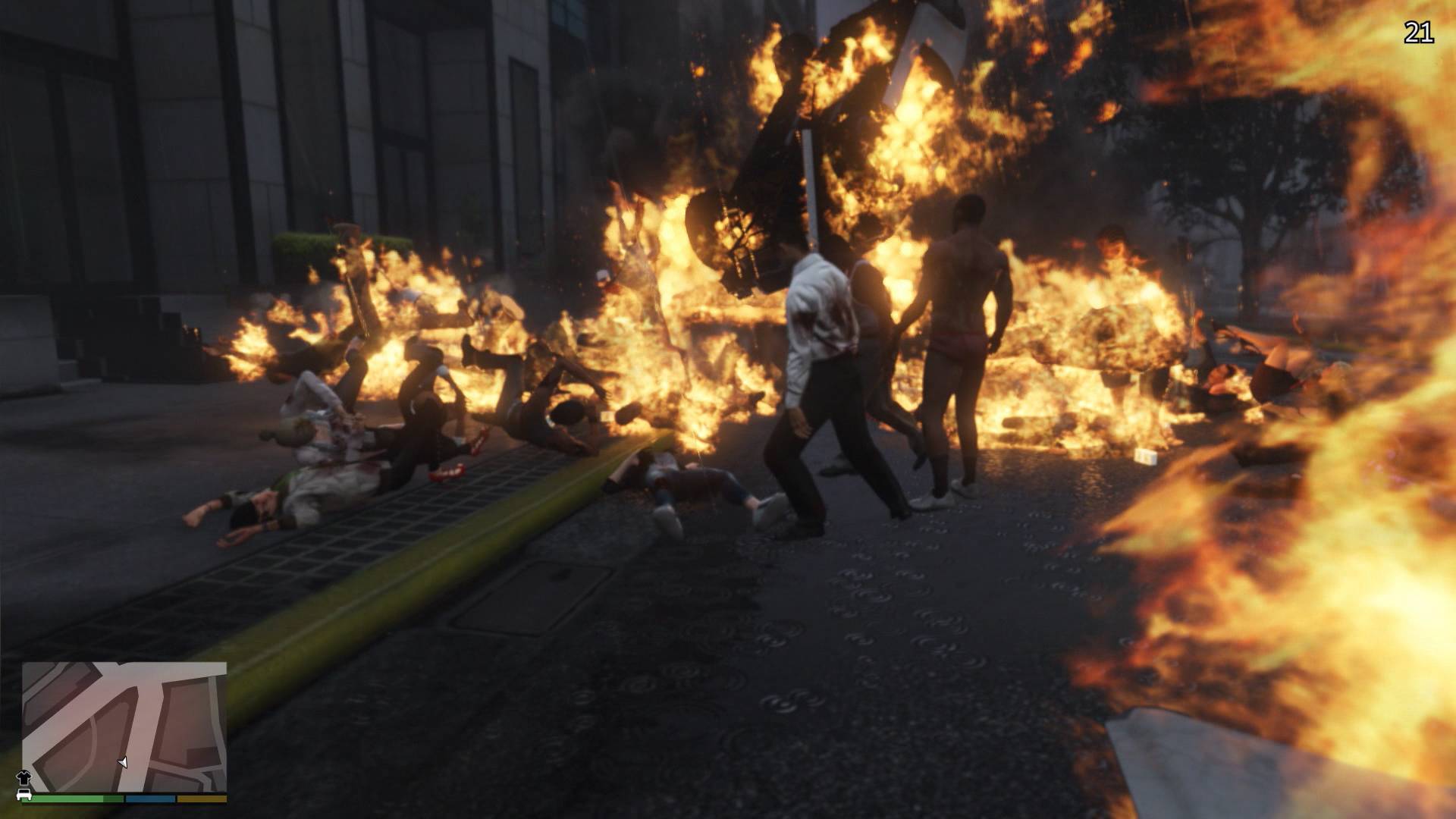Click the black t-shirt clothing store blip

(22, 778)
